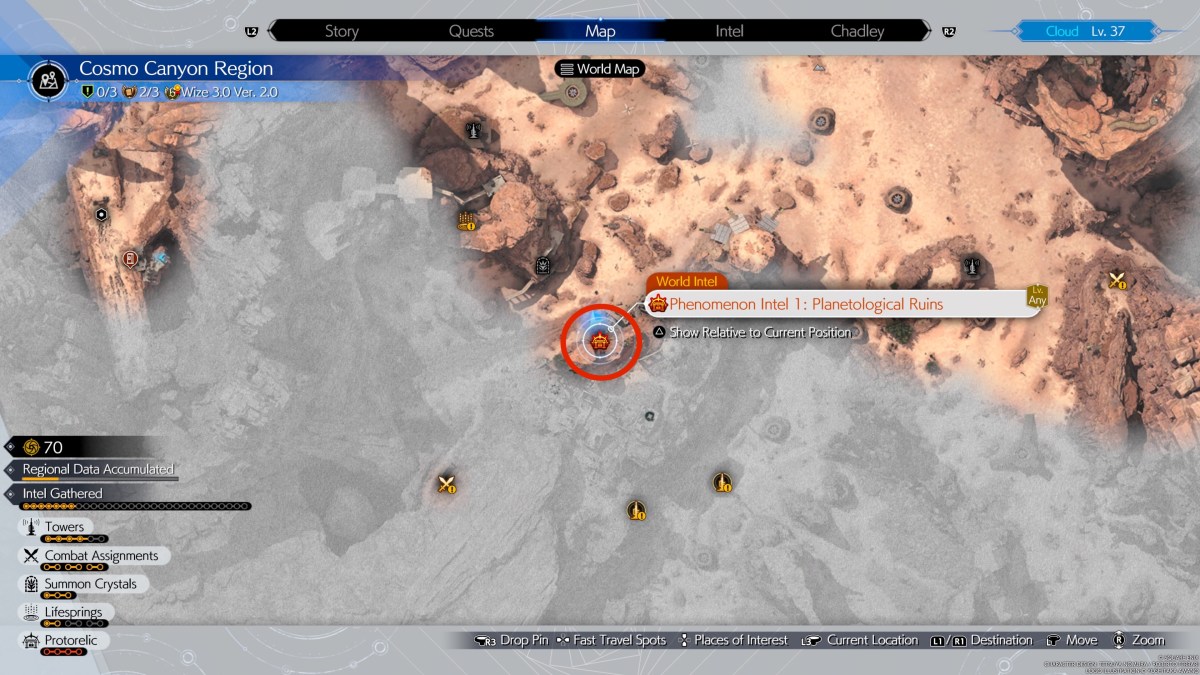Click the Phenomenon Intel 1: Planetological Ruins label
The image size is (1200, 675).
pyautogui.click(x=805, y=304)
